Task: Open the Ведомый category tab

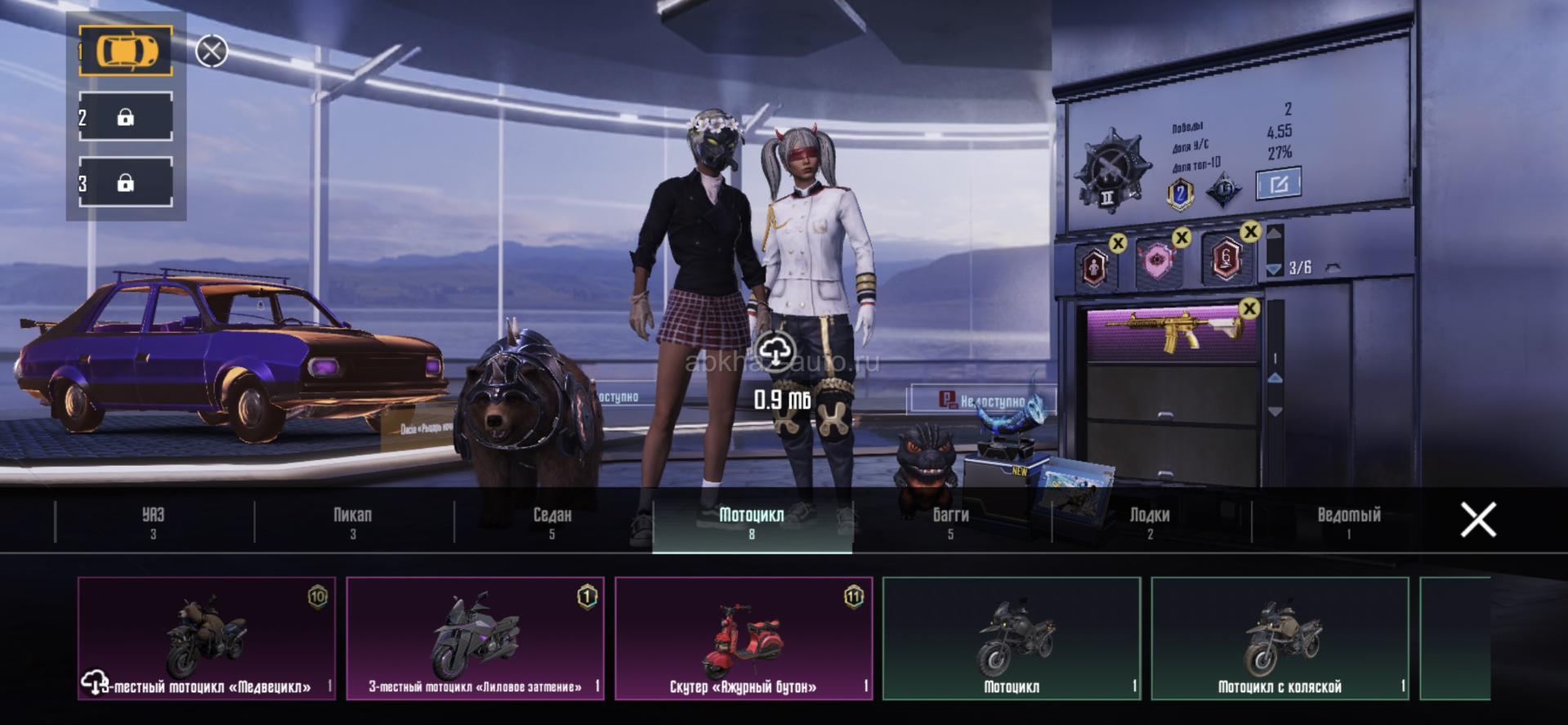Action: 1349,522
